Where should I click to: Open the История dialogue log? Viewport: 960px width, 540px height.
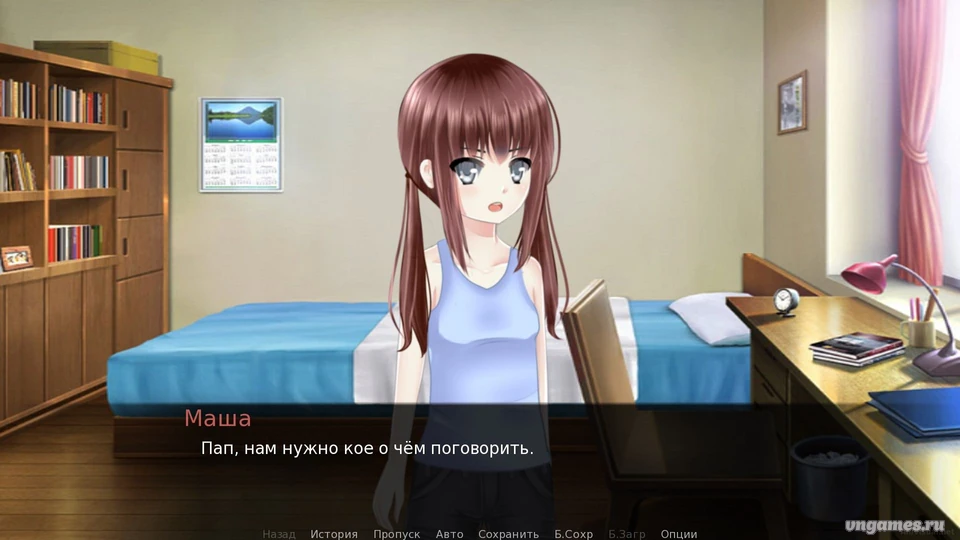[334, 534]
